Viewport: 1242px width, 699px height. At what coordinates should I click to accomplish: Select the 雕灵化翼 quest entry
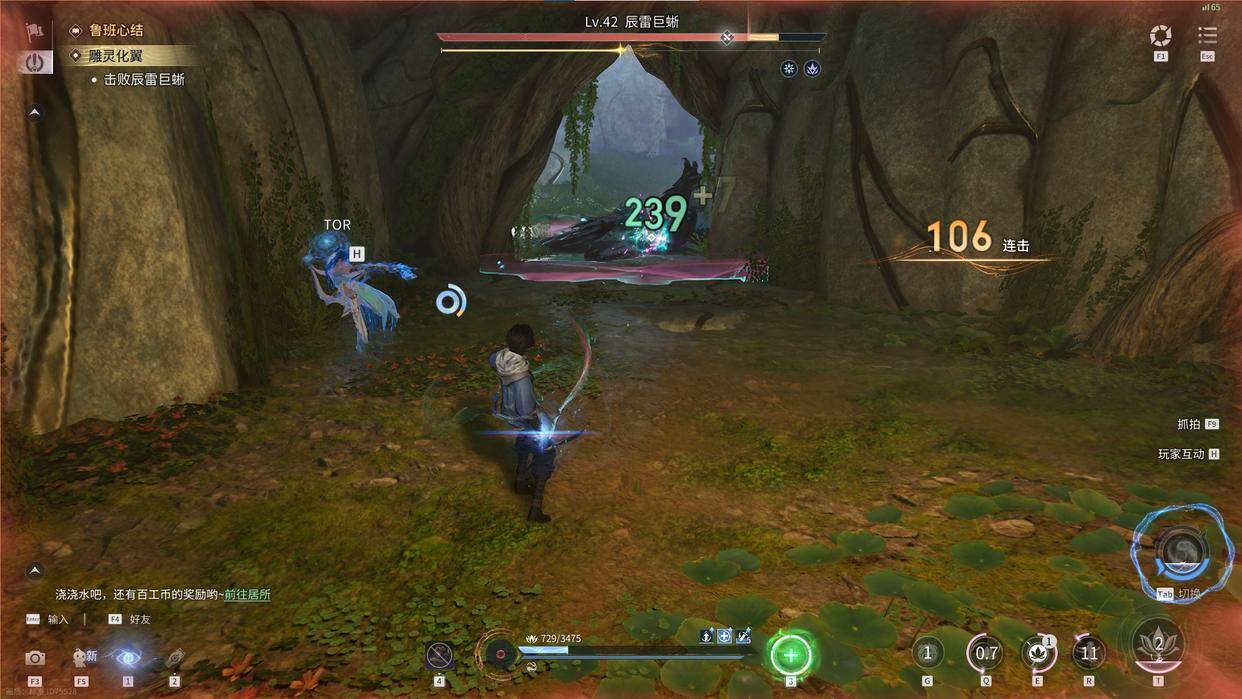pos(116,56)
